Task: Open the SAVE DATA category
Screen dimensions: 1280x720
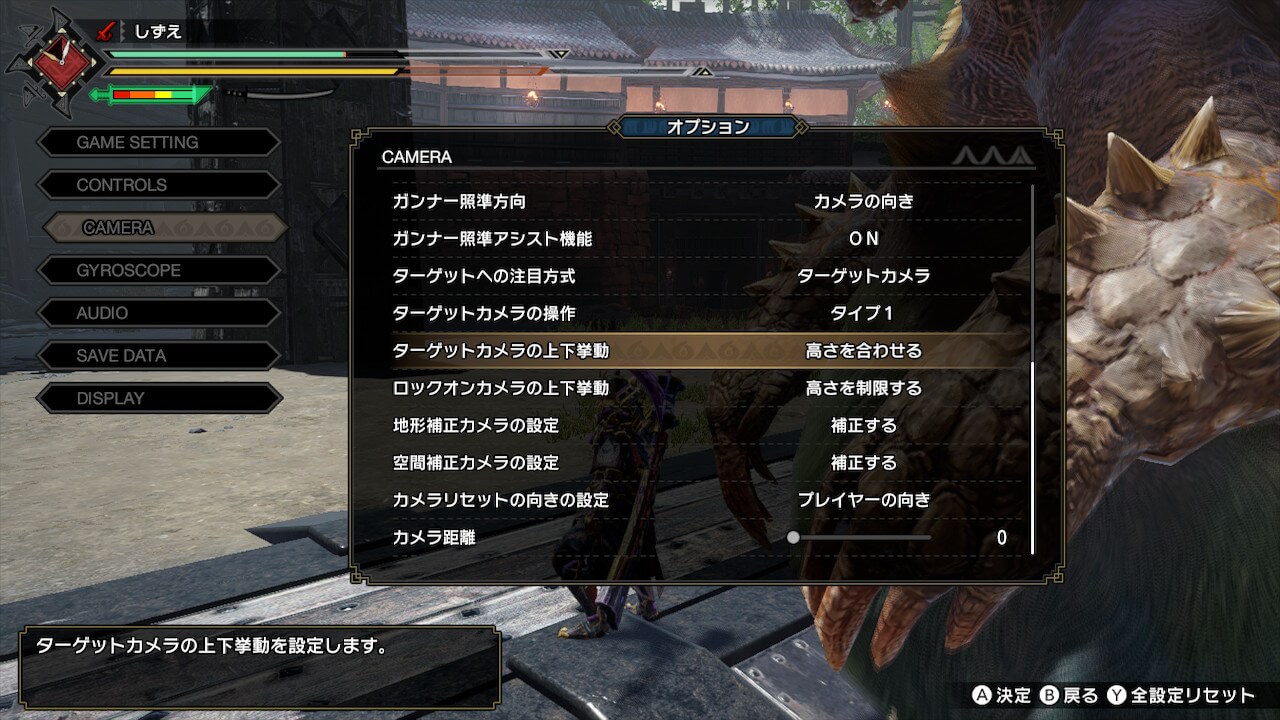Action: pos(158,355)
